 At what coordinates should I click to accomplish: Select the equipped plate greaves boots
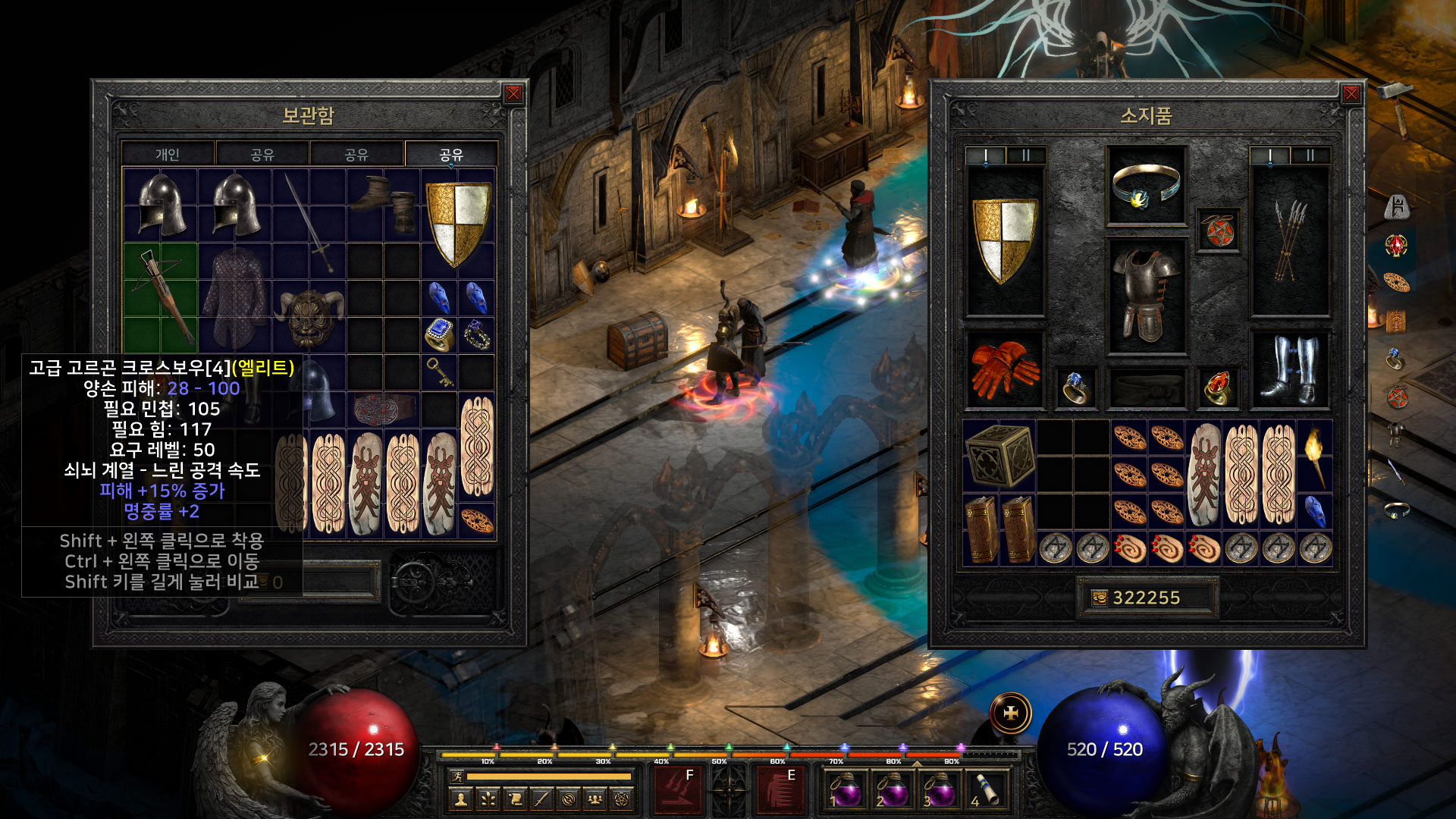1289,370
